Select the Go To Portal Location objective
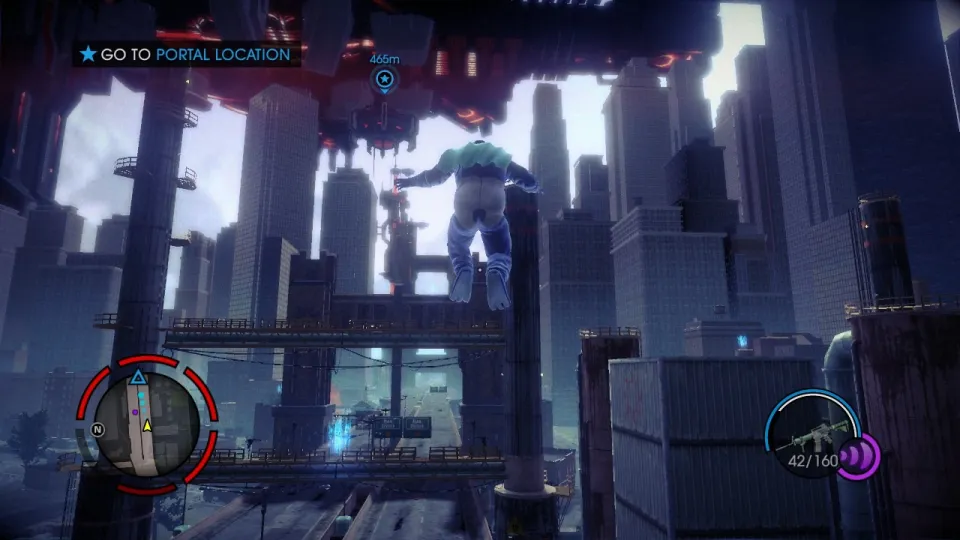Image resolution: width=960 pixels, height=540 pixels. 186,54
